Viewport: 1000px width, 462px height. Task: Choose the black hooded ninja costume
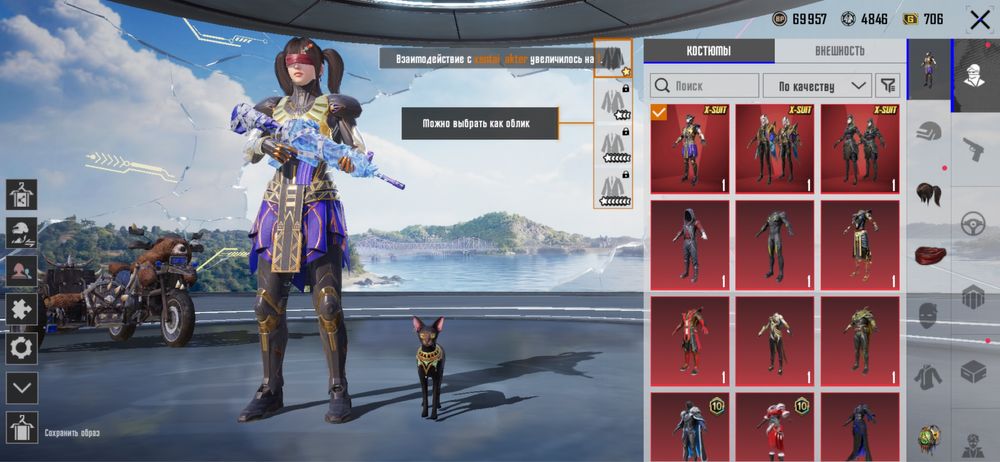(690, 244)
